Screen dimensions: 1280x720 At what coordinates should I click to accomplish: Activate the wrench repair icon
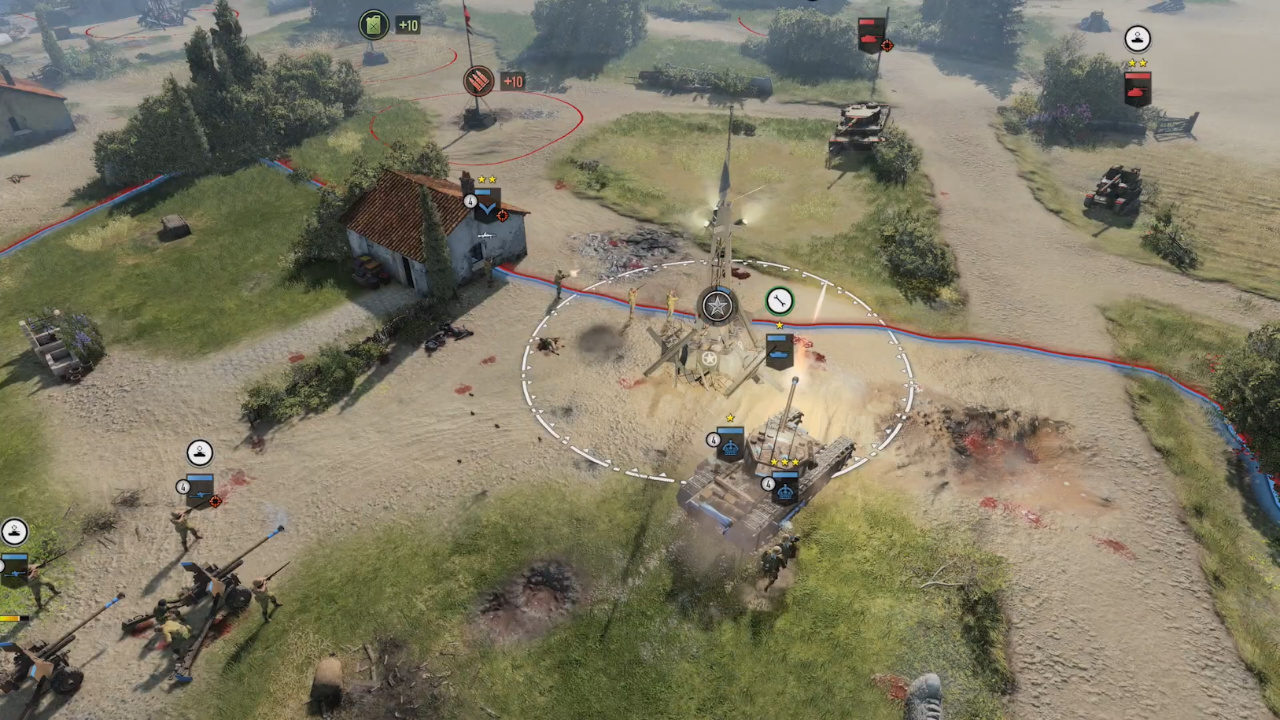pos(779,300)
